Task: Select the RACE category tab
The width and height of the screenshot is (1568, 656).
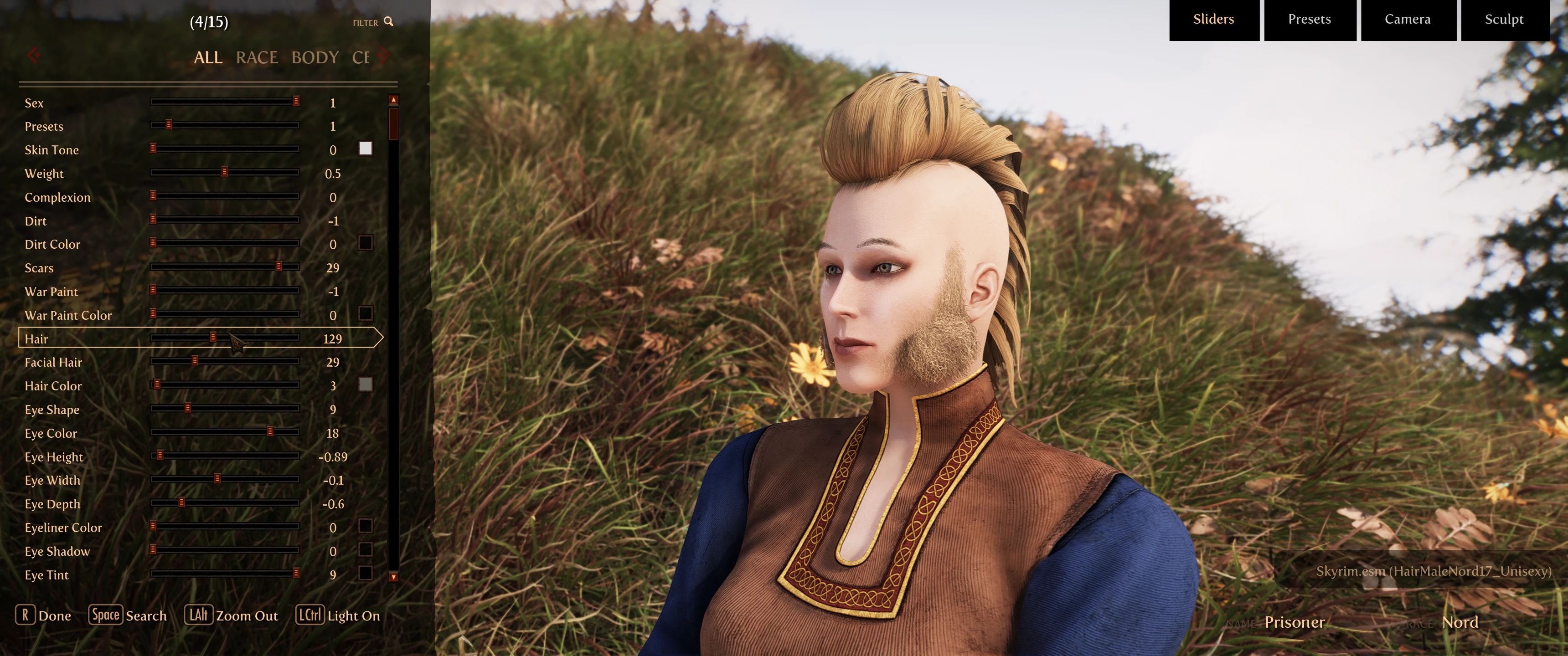Action: 257,58
